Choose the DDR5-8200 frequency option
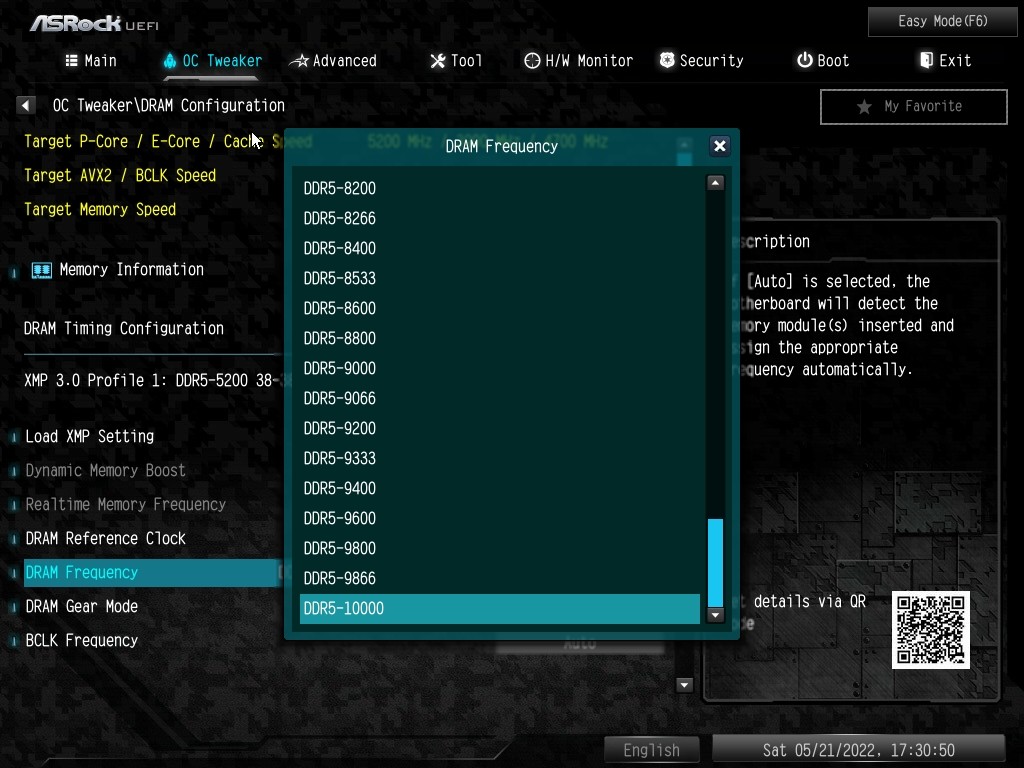 (499, 188)
